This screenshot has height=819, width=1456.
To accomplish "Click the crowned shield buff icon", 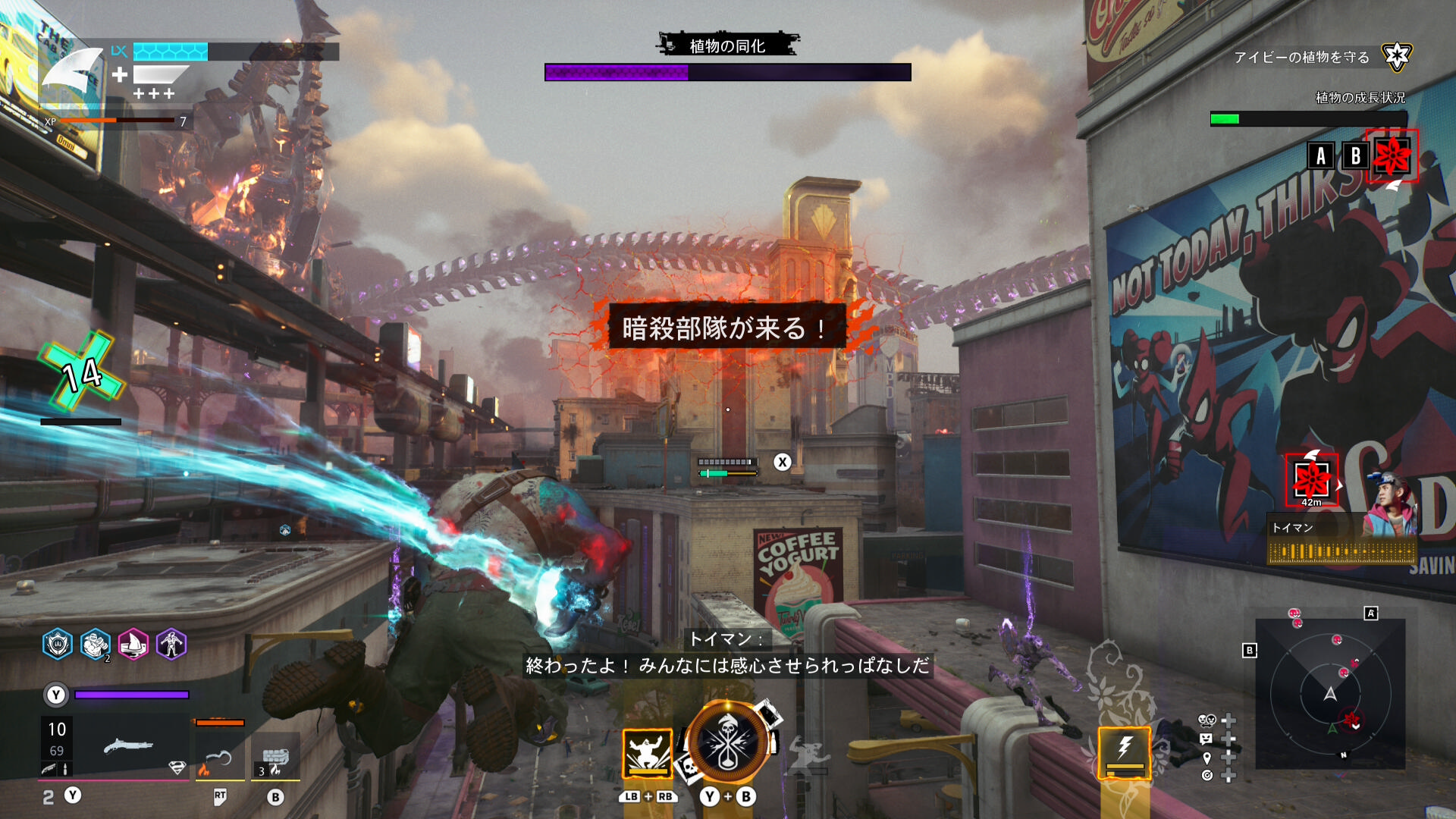I will coord(58,645).
